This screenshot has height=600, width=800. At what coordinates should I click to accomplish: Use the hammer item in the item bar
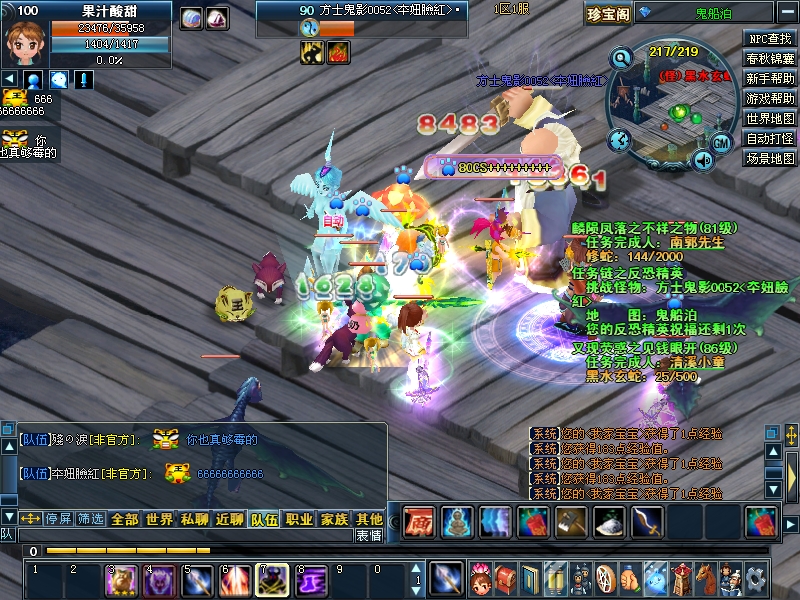click(570, 521)
